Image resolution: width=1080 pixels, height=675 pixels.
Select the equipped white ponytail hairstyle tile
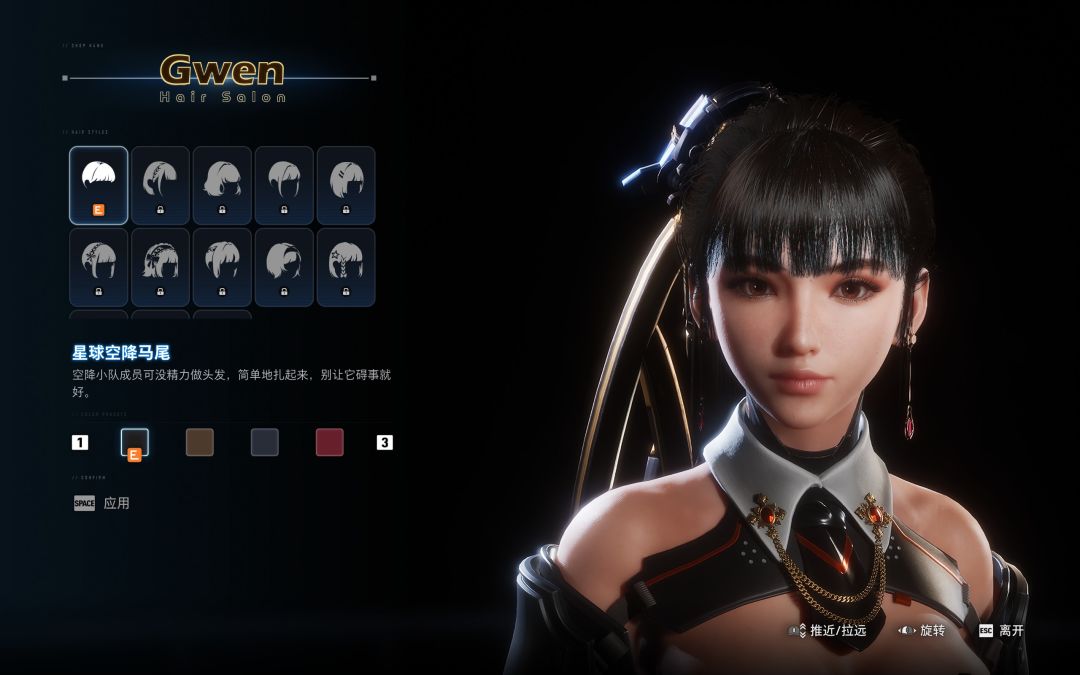click(x=98, y=184)
